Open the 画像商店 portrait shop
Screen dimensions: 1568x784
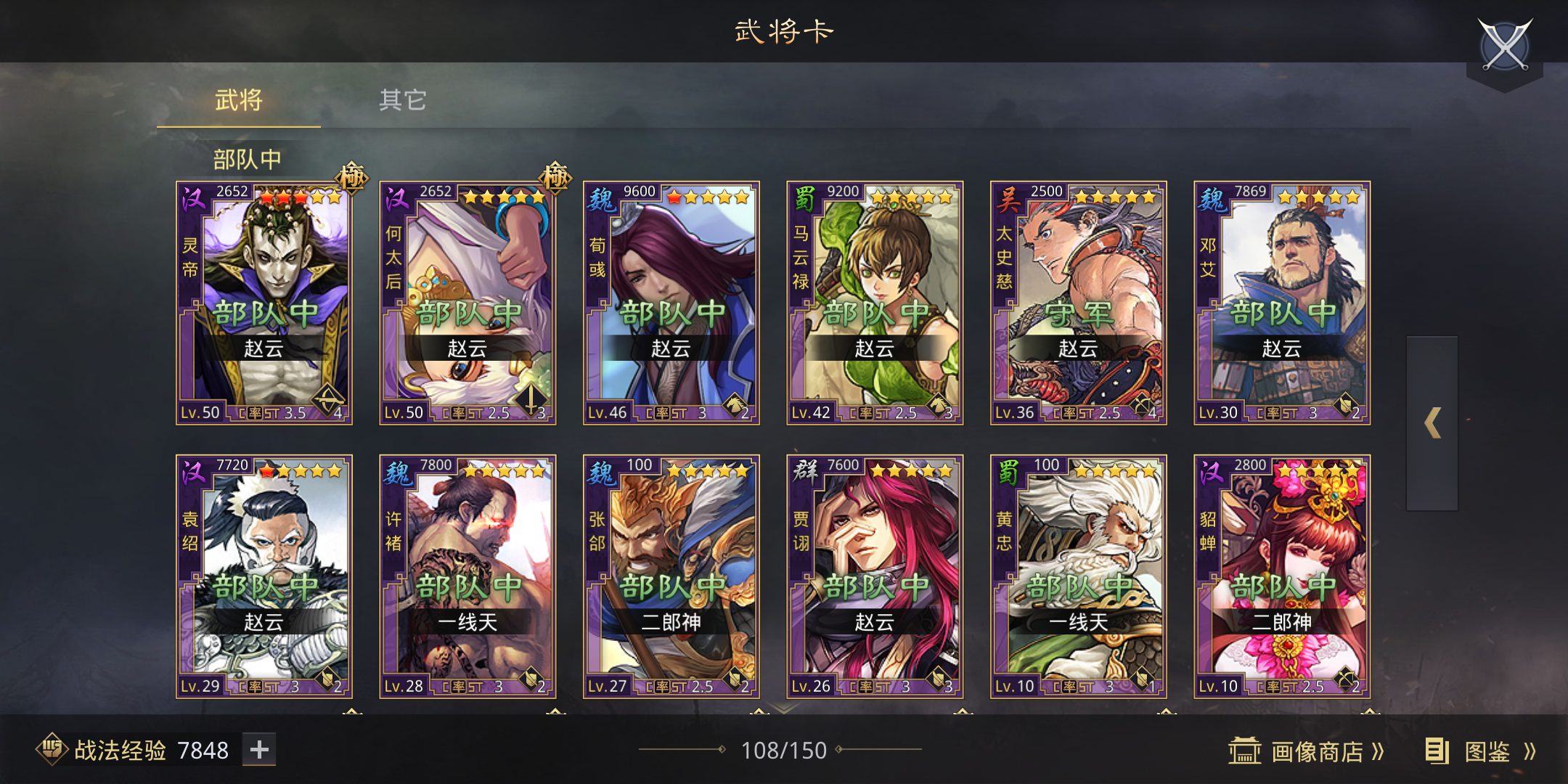click(x=1307, y=751)
